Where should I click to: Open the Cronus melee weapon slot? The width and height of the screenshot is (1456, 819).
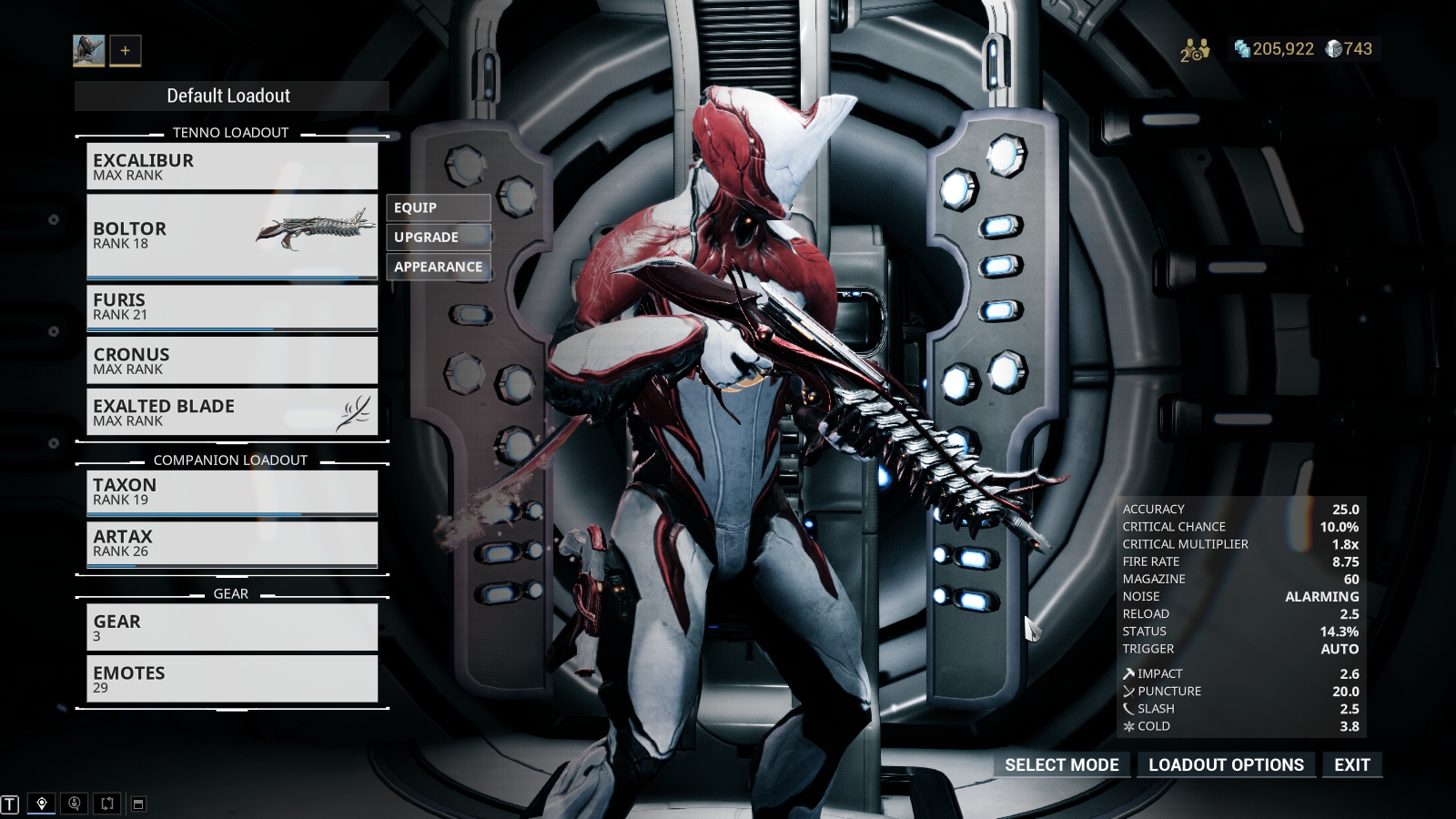pyautogui.click(x=231, y=360)
